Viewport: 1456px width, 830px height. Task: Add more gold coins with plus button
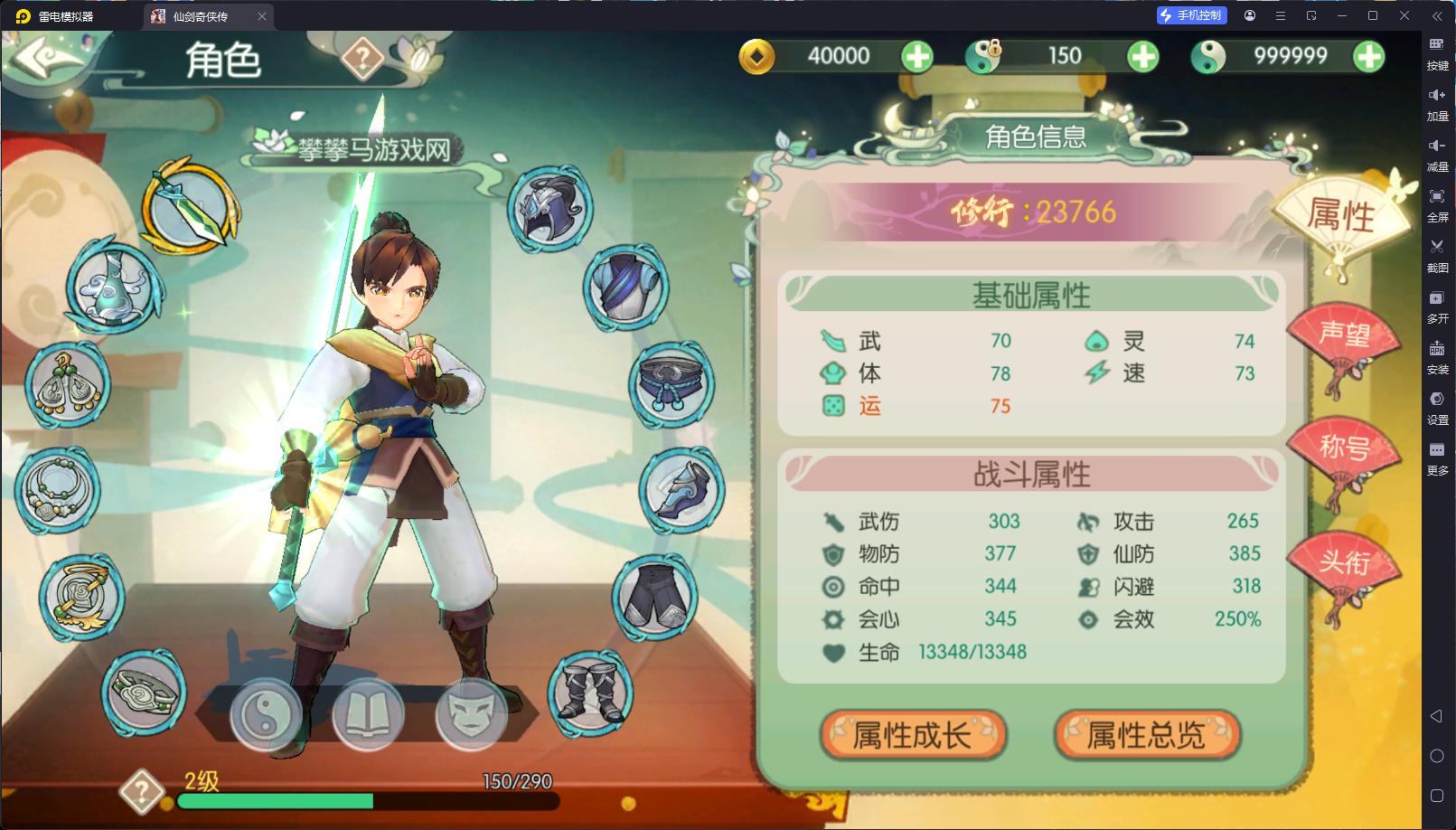(x=917, y=57)
